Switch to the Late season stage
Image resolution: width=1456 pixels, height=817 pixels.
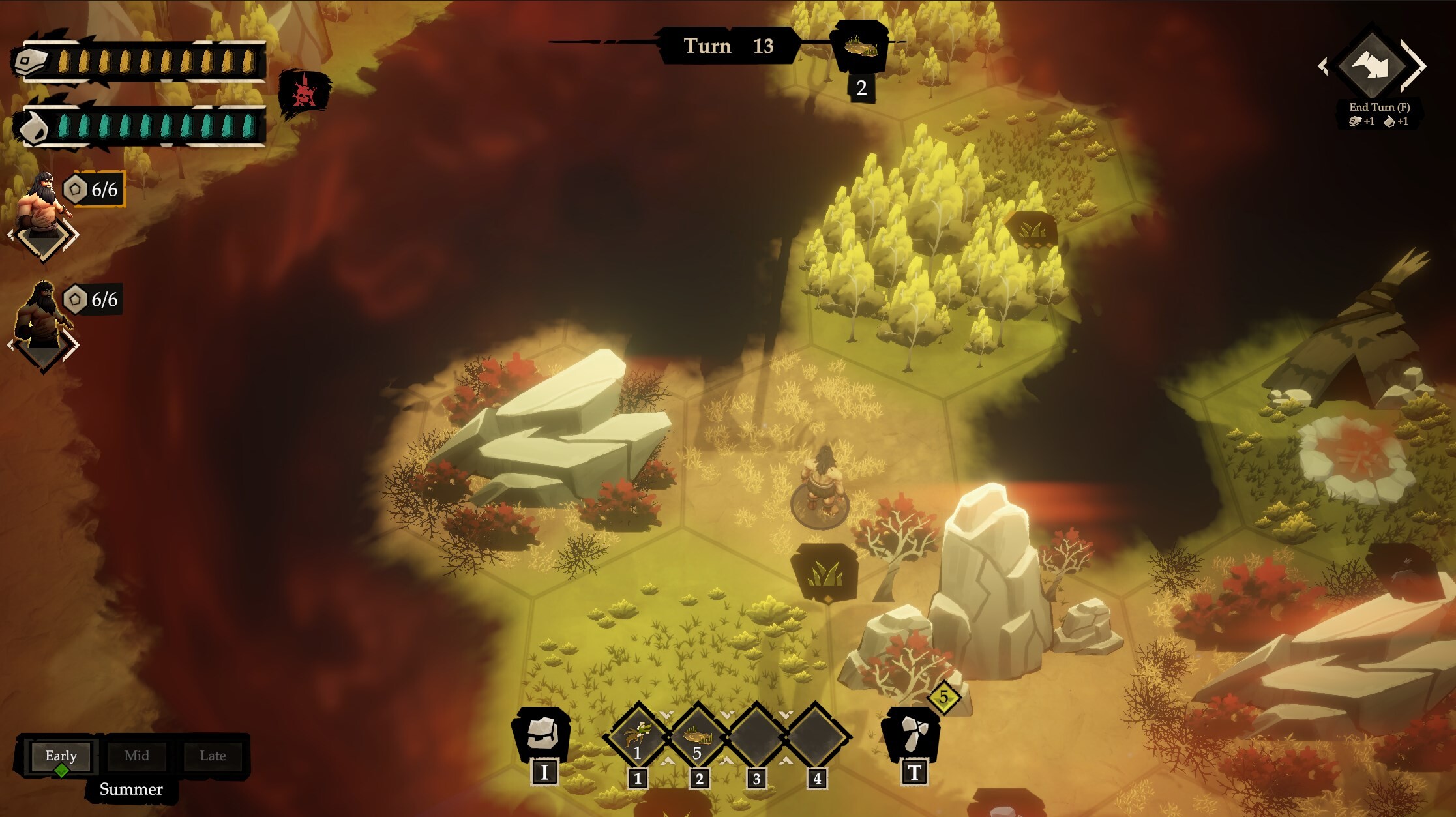[x=213, y=756]
